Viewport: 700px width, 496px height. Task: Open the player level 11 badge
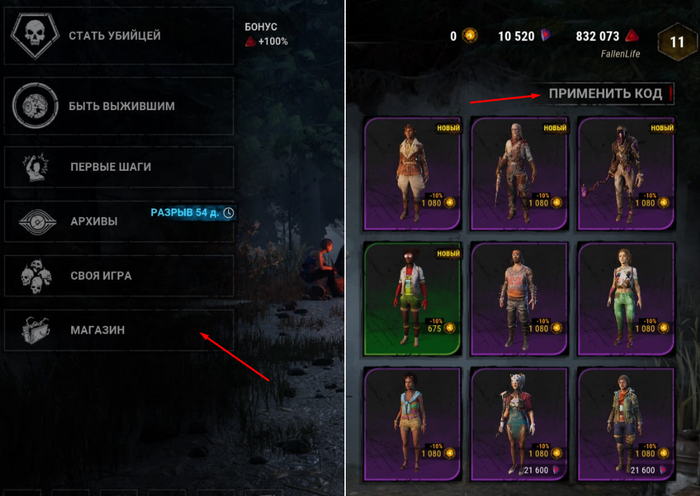677,43
